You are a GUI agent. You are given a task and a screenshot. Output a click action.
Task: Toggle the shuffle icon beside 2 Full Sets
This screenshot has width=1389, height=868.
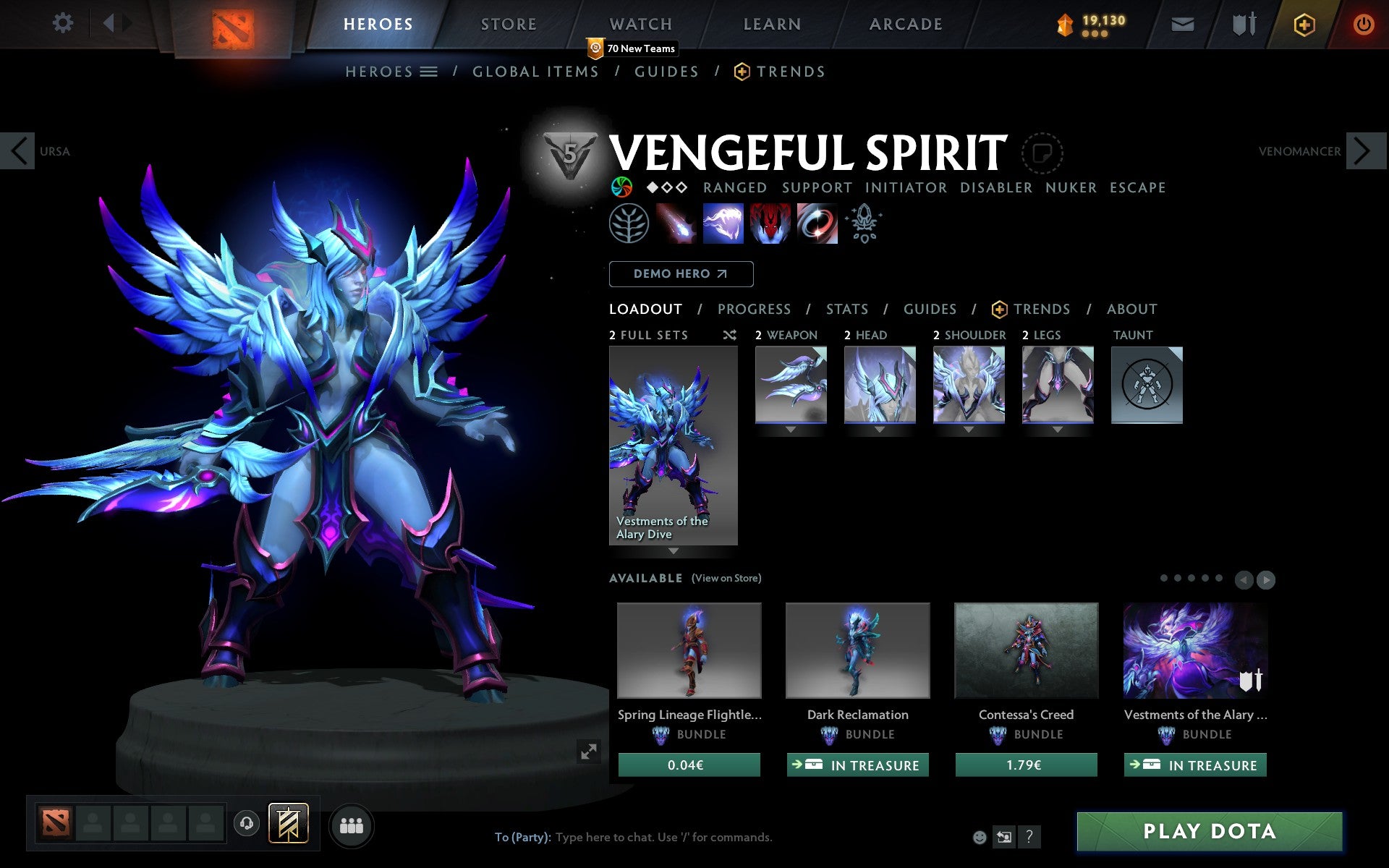click(x=729, y=335)
